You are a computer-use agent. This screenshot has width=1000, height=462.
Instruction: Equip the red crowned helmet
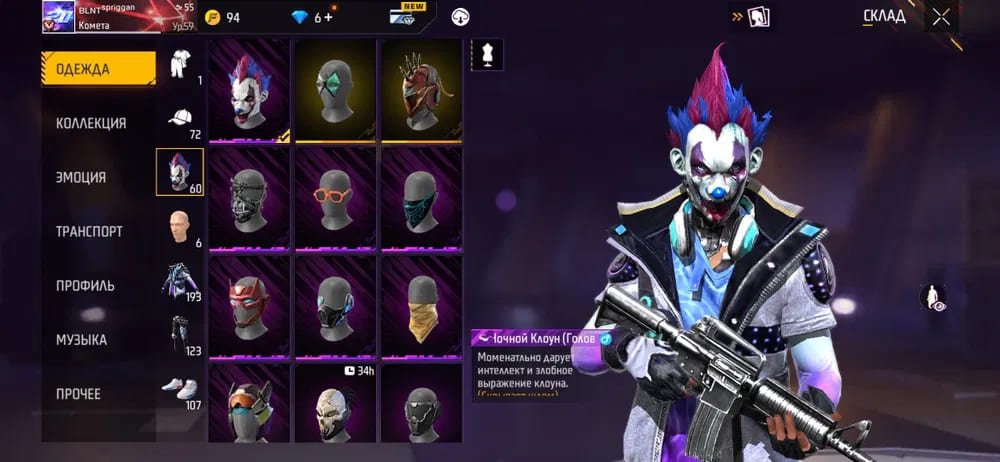pos(421,90)
